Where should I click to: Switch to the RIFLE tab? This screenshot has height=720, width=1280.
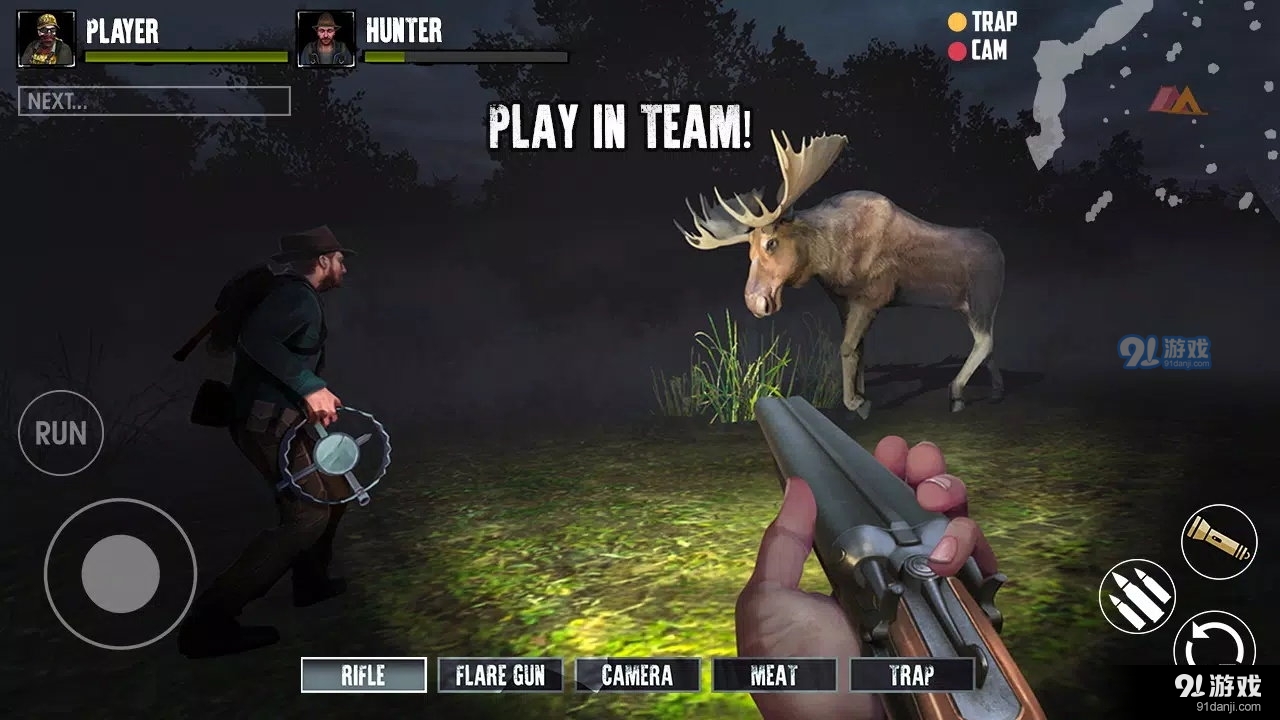click(x=363, y=675)
